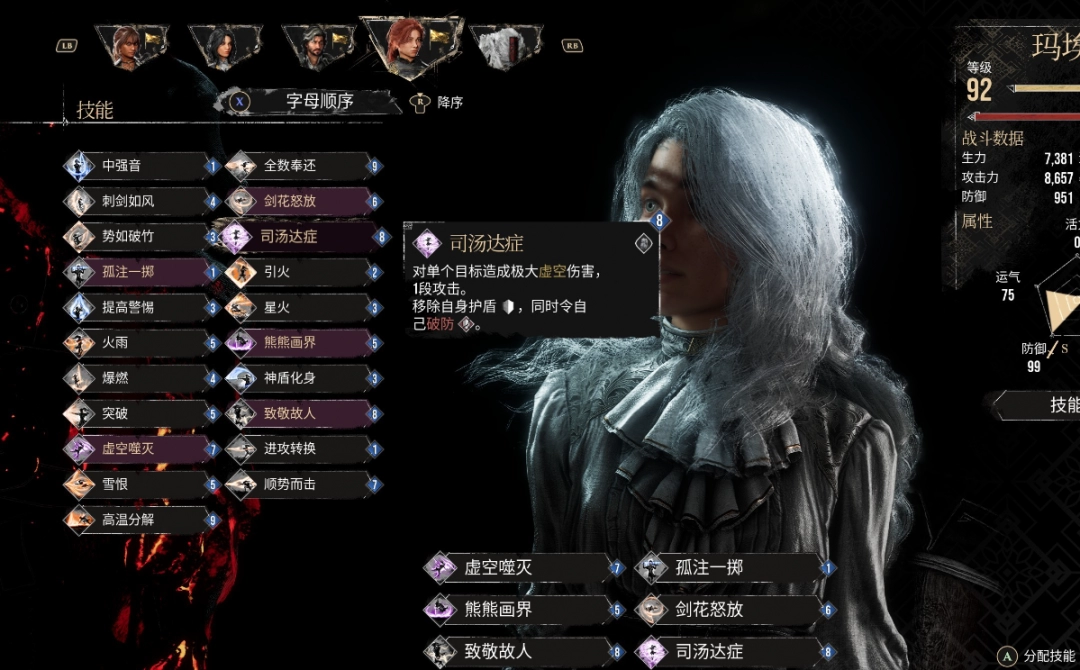1080x670 pixels.
Task: Select the 中强音 skill in the list
Action: coord(138,166)
